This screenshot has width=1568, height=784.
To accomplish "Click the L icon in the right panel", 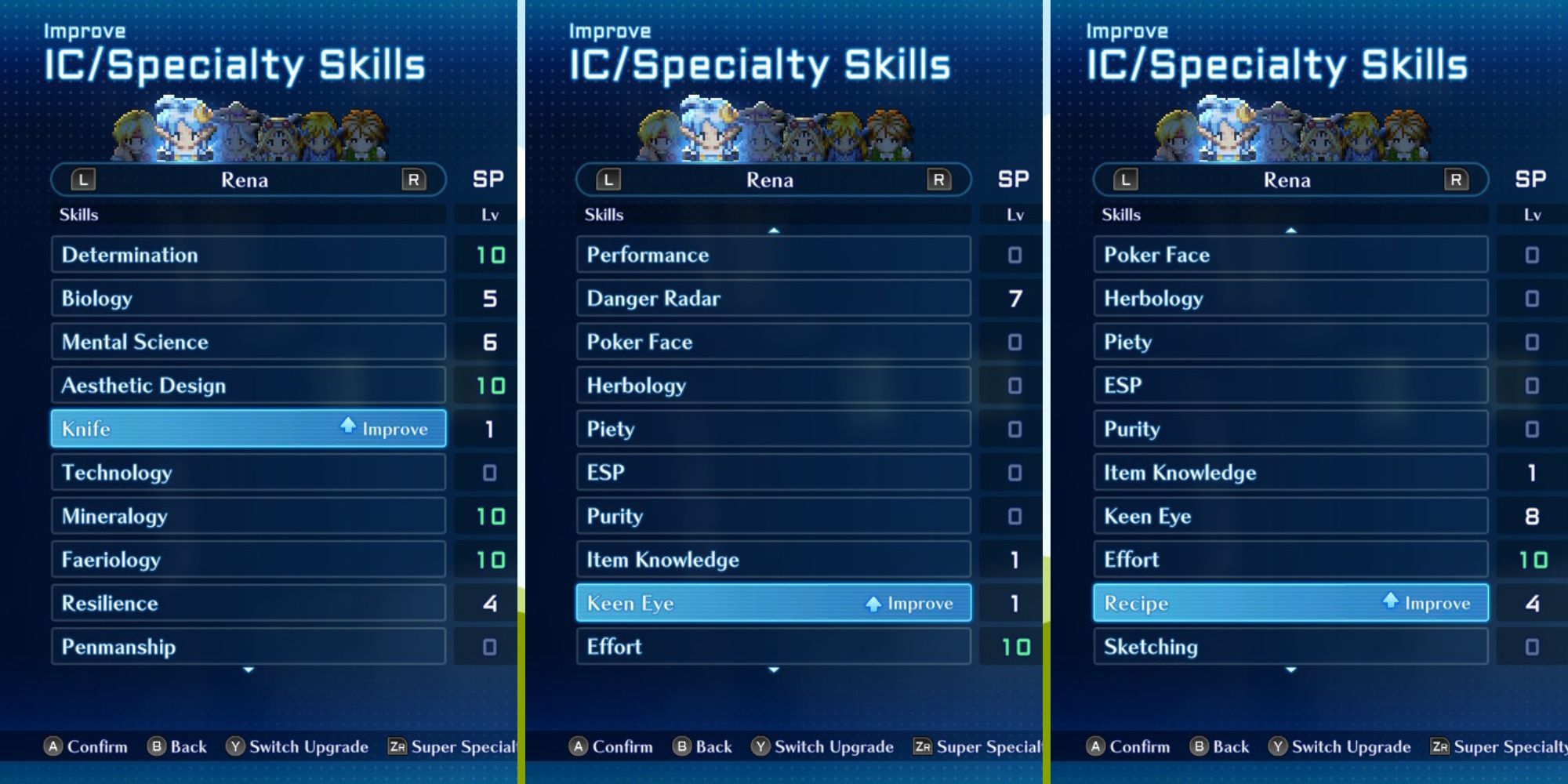I will pos(1125,180).
